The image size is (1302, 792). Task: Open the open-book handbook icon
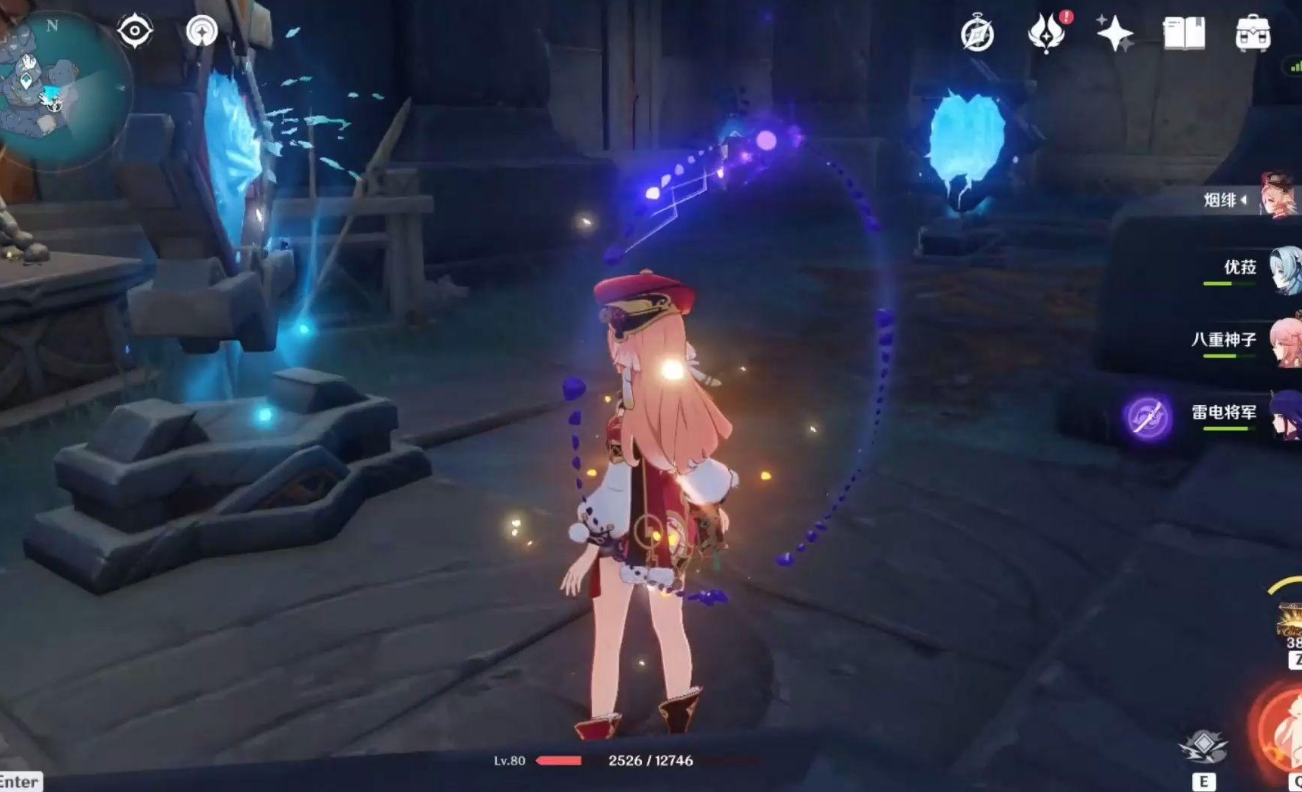tap(1184, 33)
